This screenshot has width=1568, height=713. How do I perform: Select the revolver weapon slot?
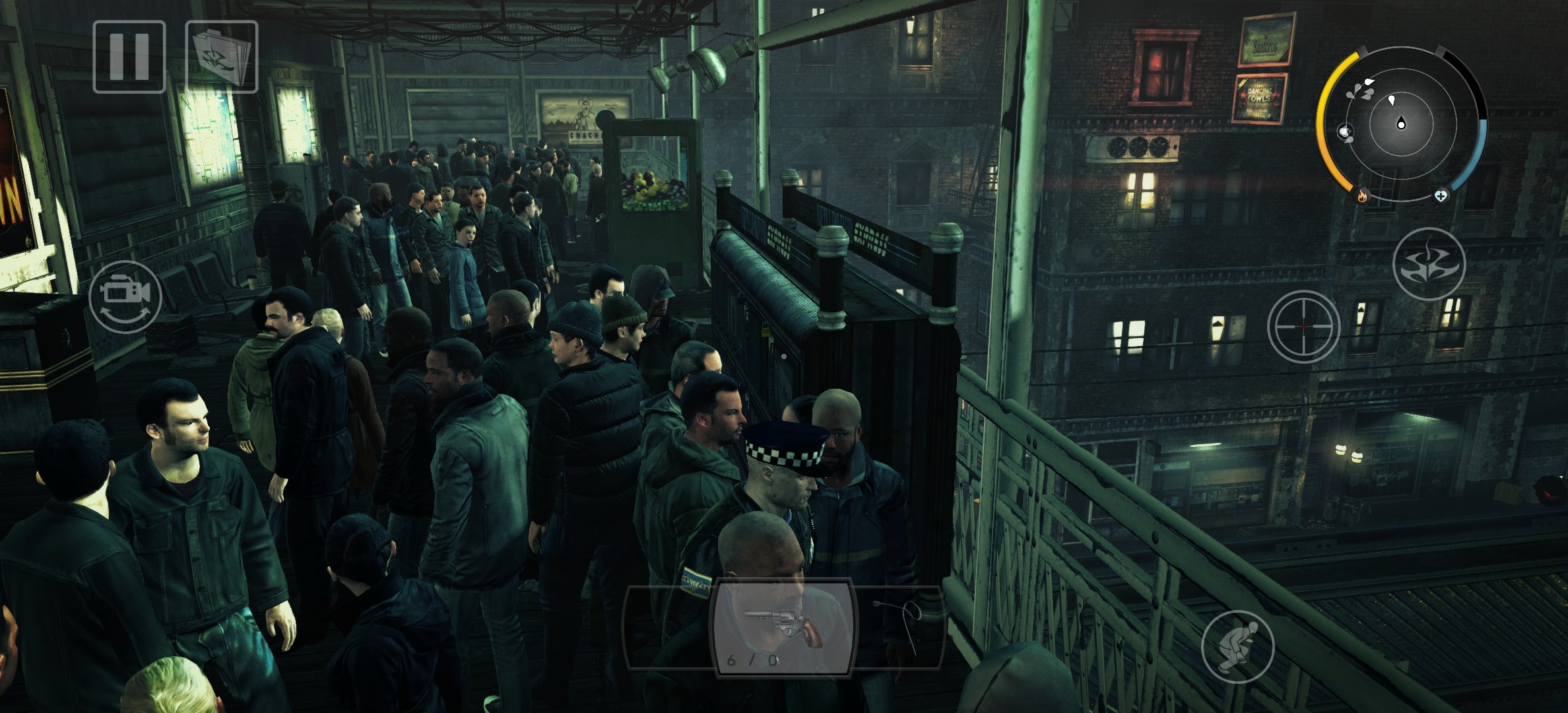point(782,627)
